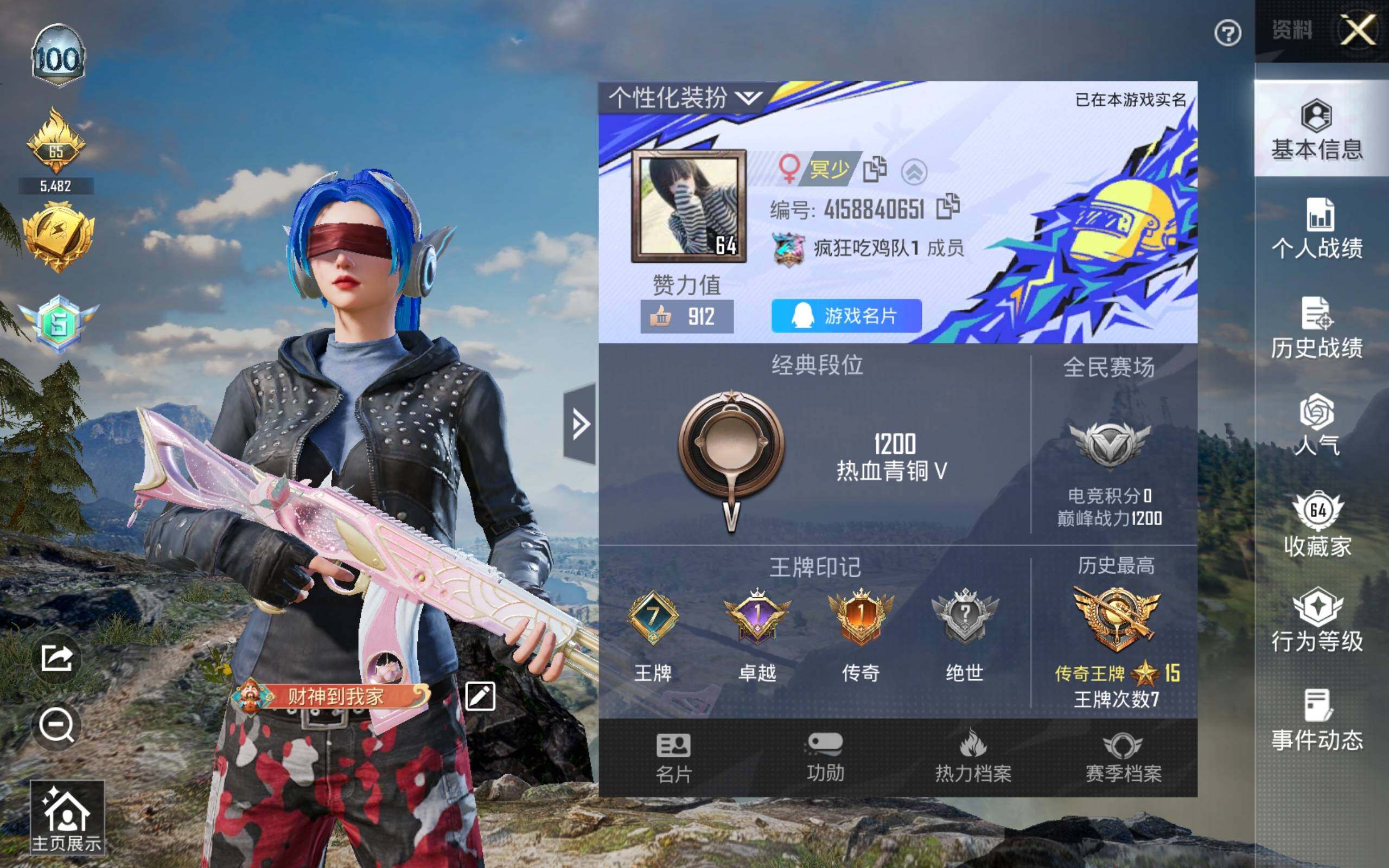The width and height of the screenshot is (1389, 868).
Task: Show the 行为等级 tab
Action: [x=1317, y=621]
